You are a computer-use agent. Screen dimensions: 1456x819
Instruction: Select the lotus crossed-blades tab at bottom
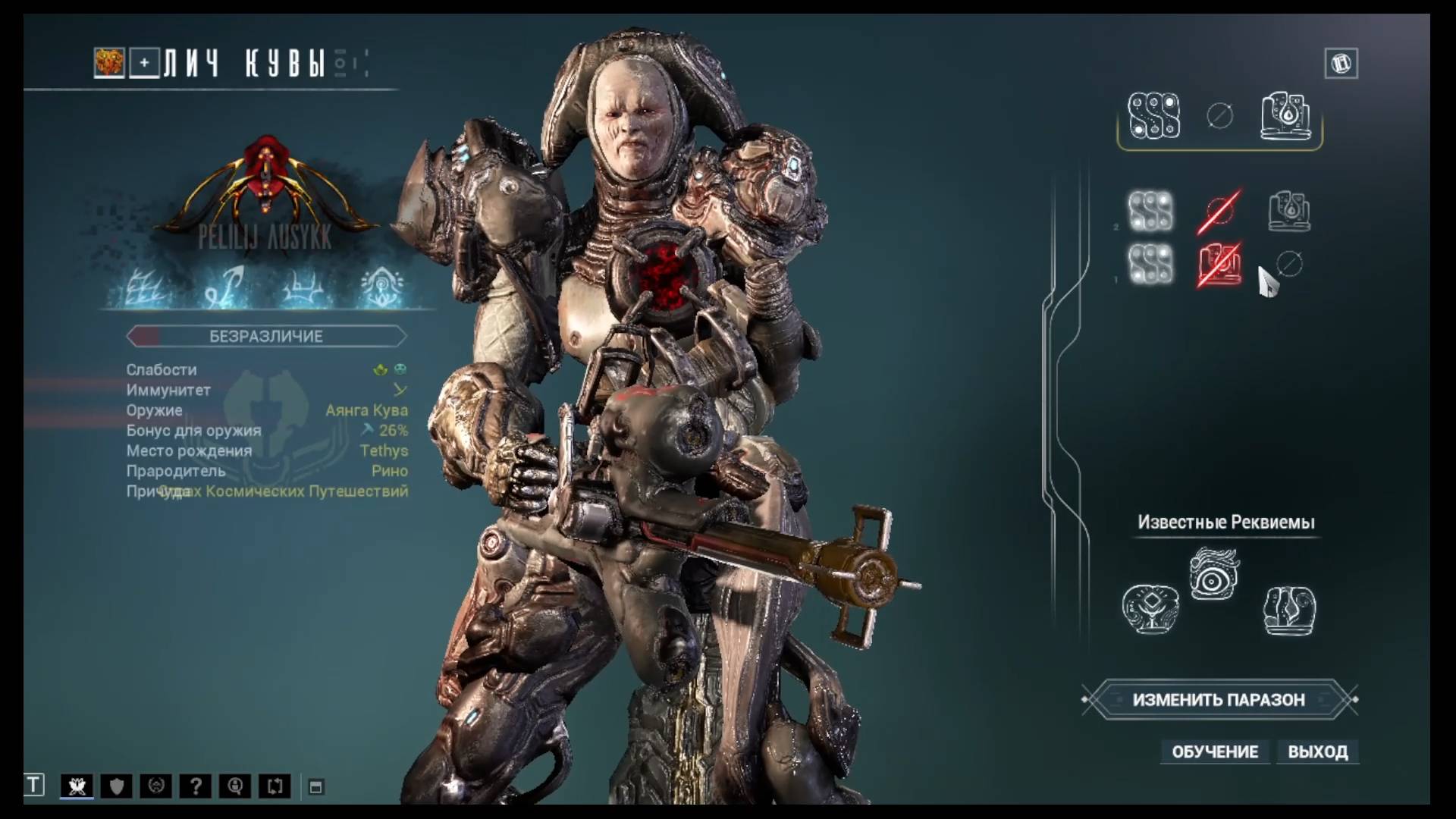(x=77, y=786)
